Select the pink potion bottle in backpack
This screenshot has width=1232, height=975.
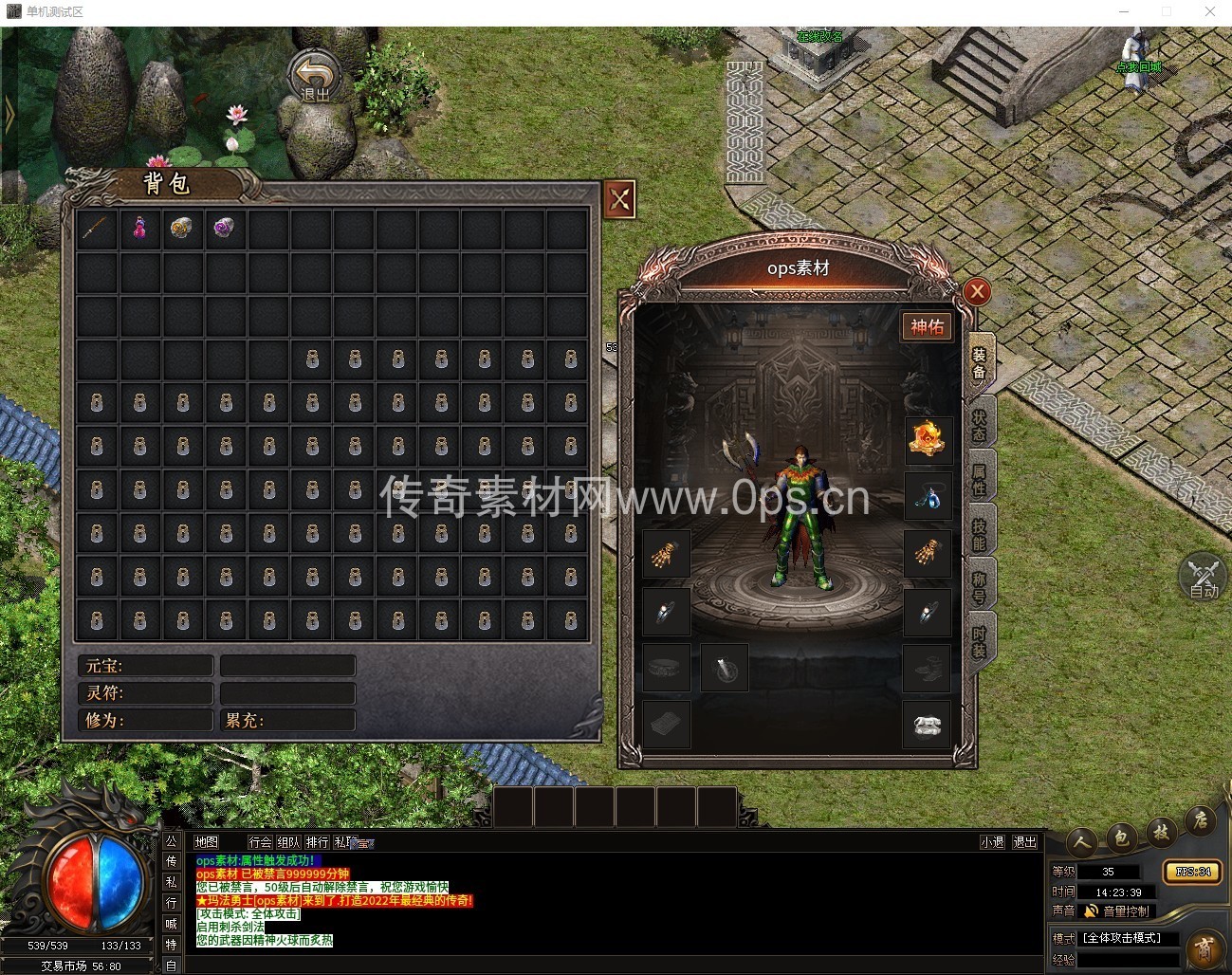coord(140,229)
